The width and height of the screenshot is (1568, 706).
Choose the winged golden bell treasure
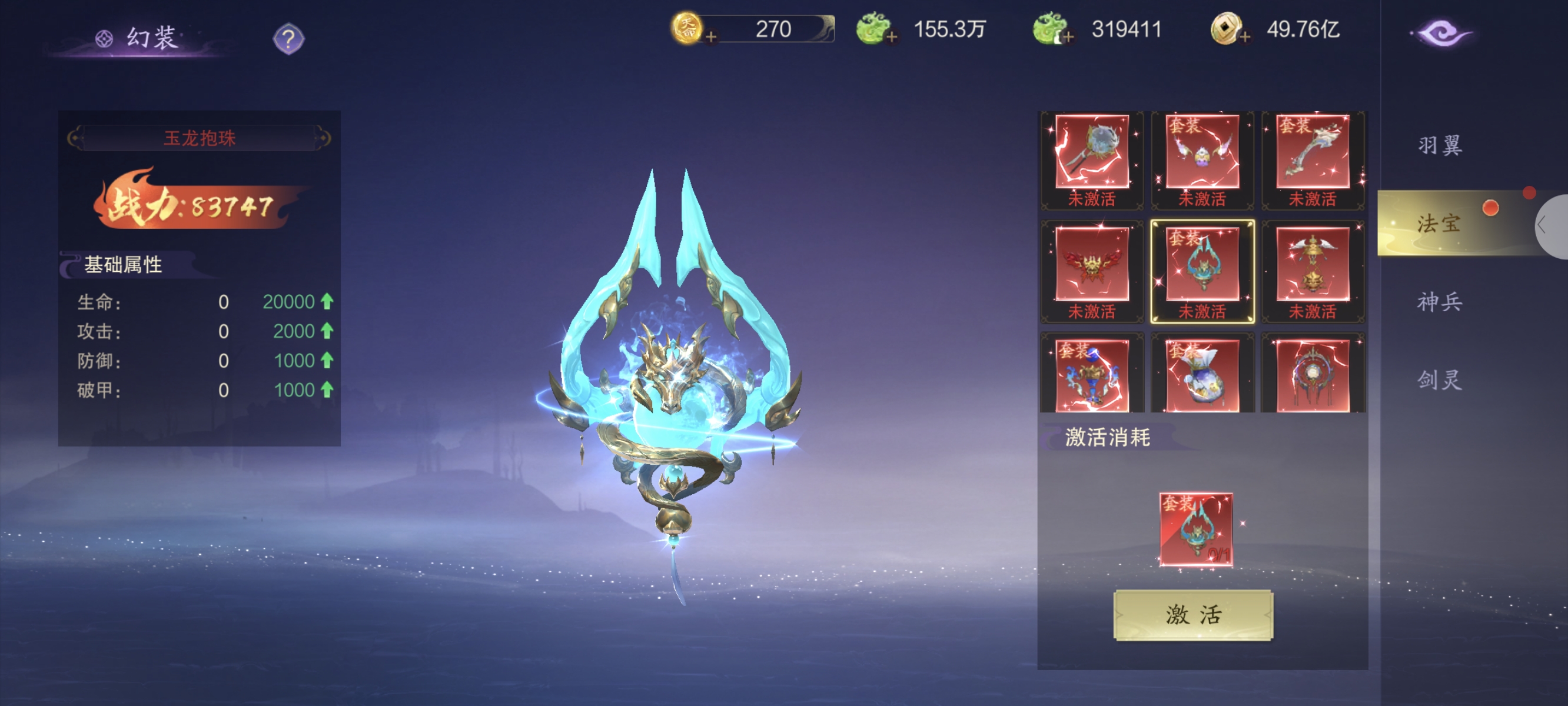point(1313,265)
